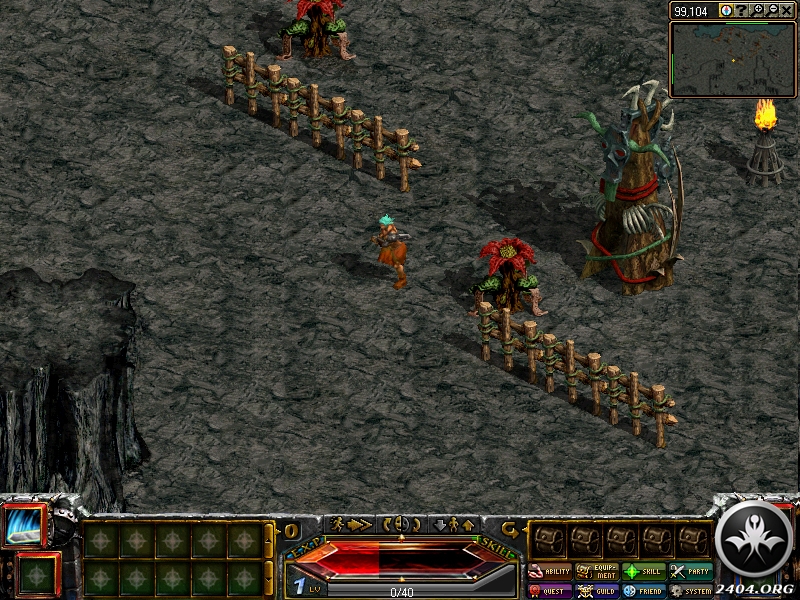Open the Equipment panel
This screenshot has width=800, height=600.
point(597,572)
